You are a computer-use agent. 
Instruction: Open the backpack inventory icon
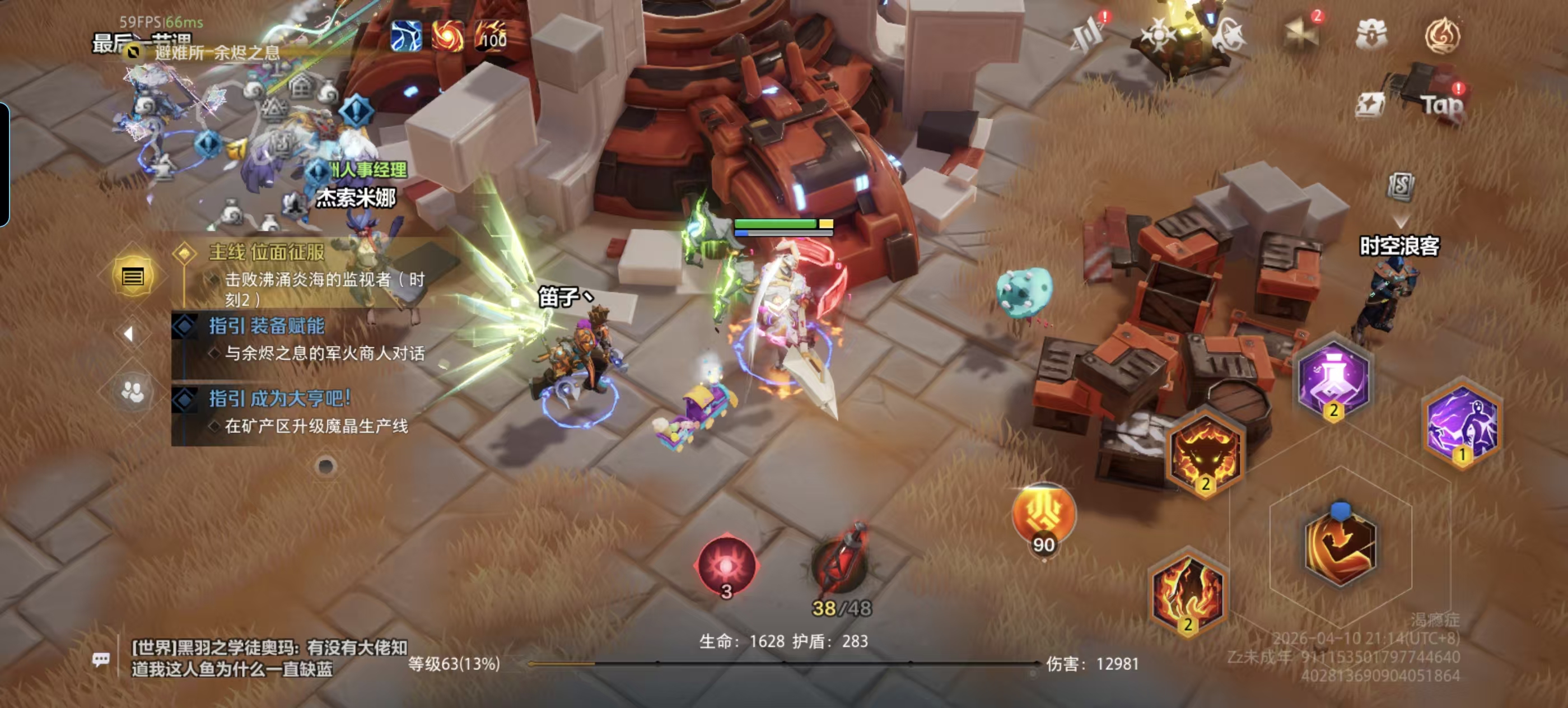click(x=1371, y=34)
